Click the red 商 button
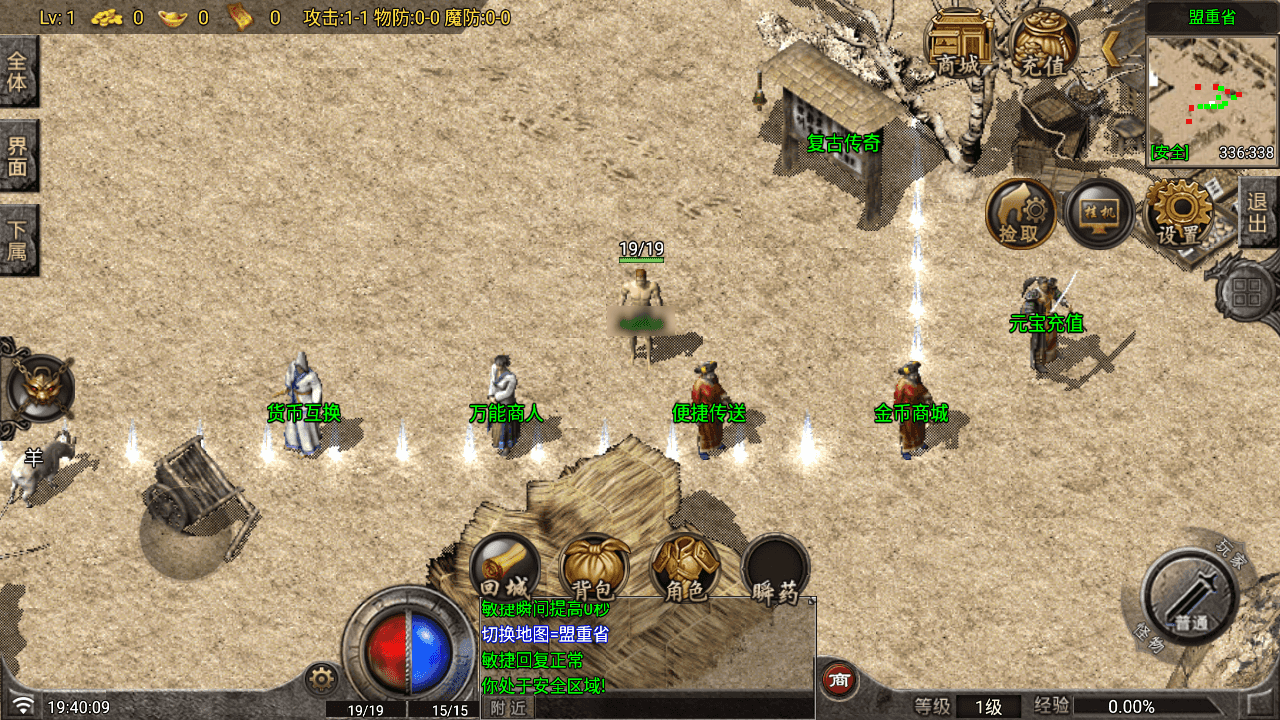 [840, 680]
